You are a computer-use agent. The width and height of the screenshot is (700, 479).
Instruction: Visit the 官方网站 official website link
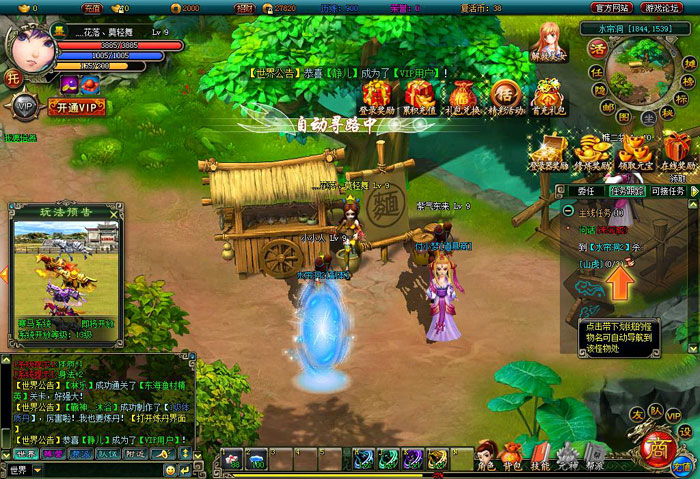(x=610, y=8)
